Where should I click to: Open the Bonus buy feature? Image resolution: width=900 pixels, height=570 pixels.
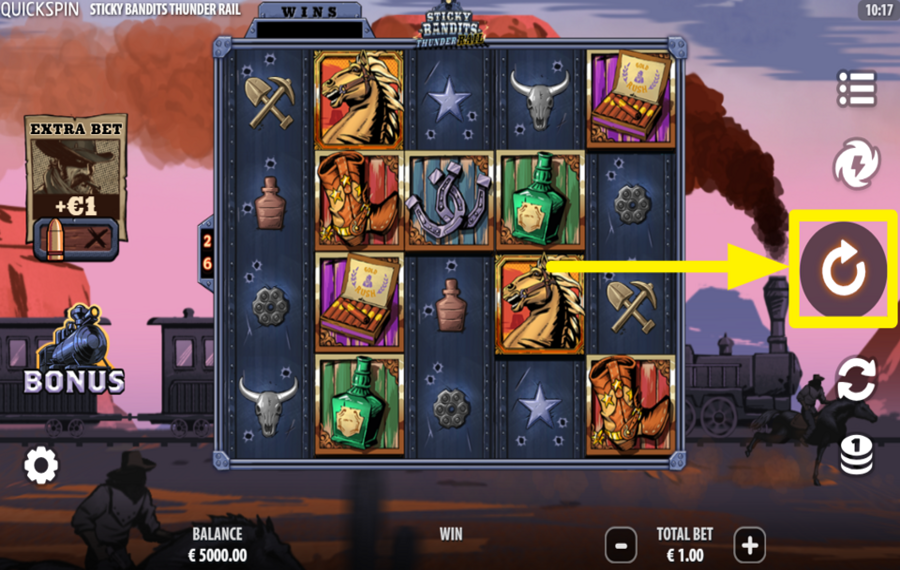click(x=75, y=353)
